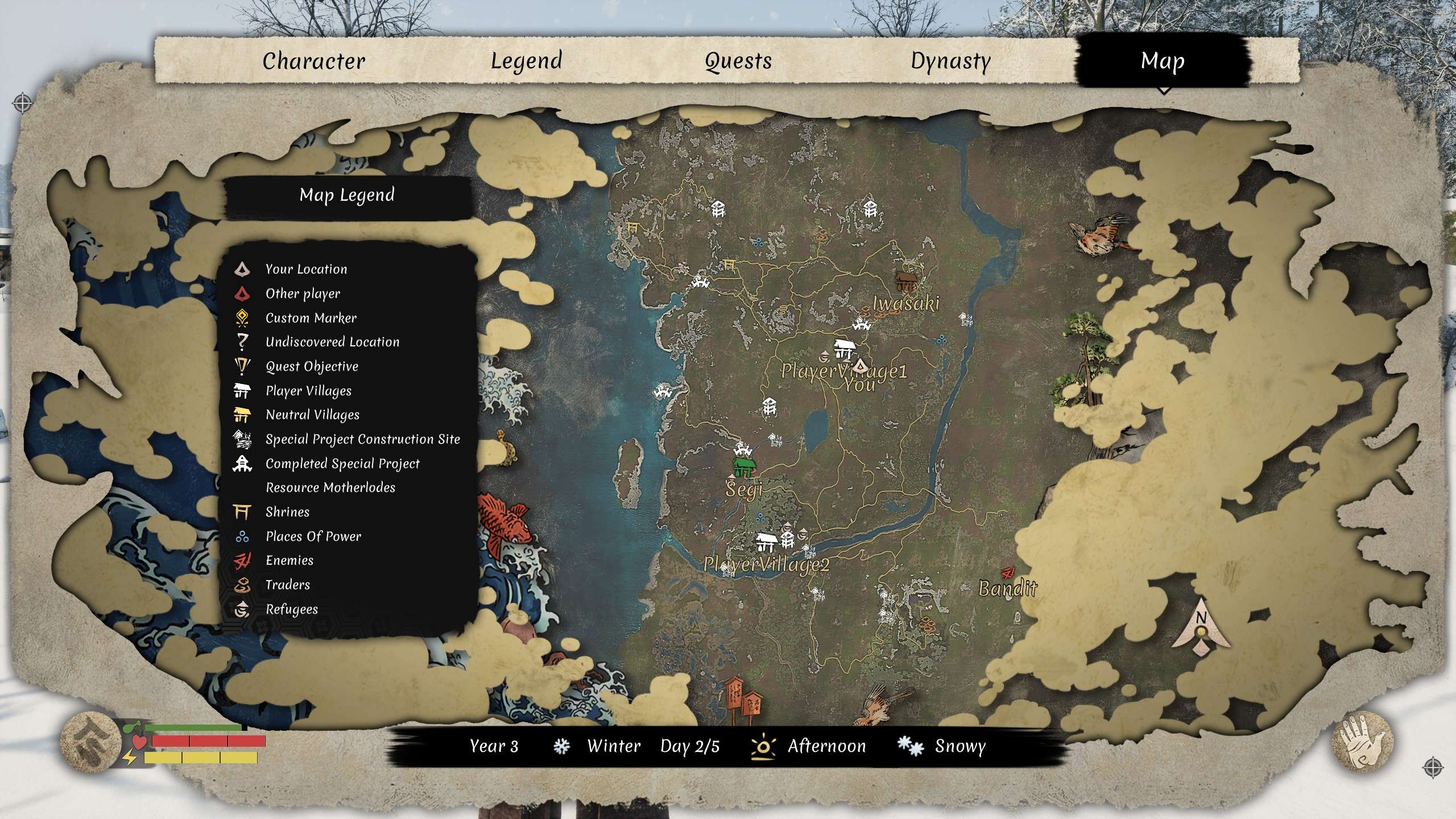
Task: Select the Shrines torii gate icon
Action: tap(241, 511)
